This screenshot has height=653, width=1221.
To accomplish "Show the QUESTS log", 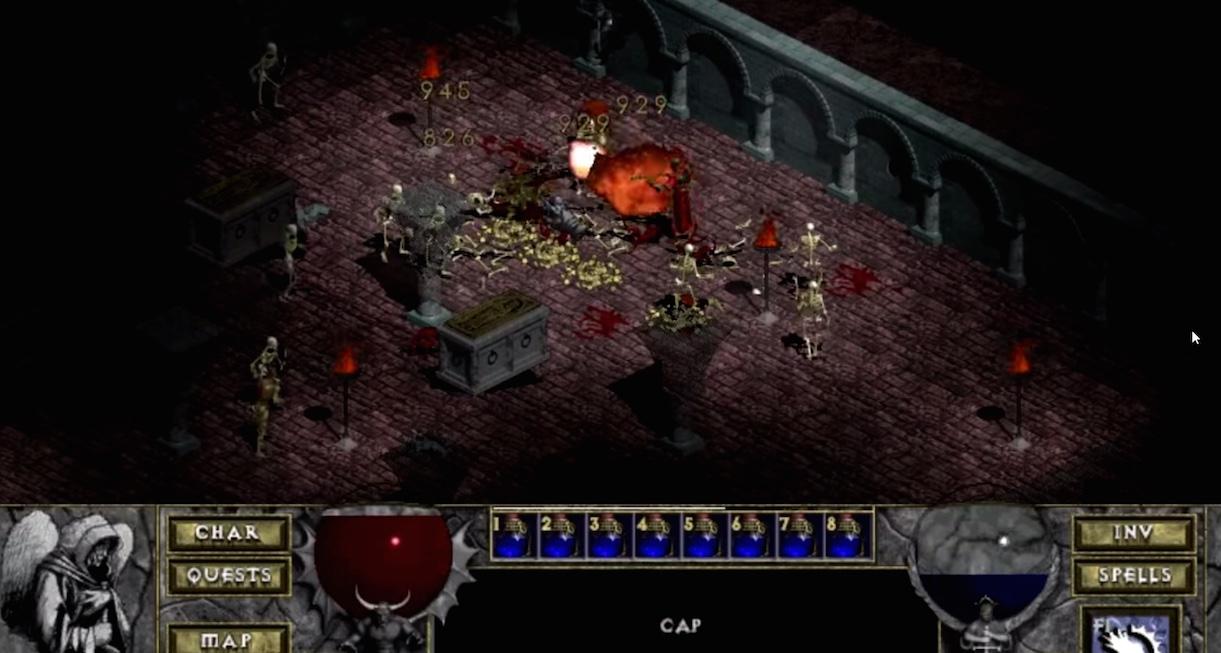I will pos(228,576).
